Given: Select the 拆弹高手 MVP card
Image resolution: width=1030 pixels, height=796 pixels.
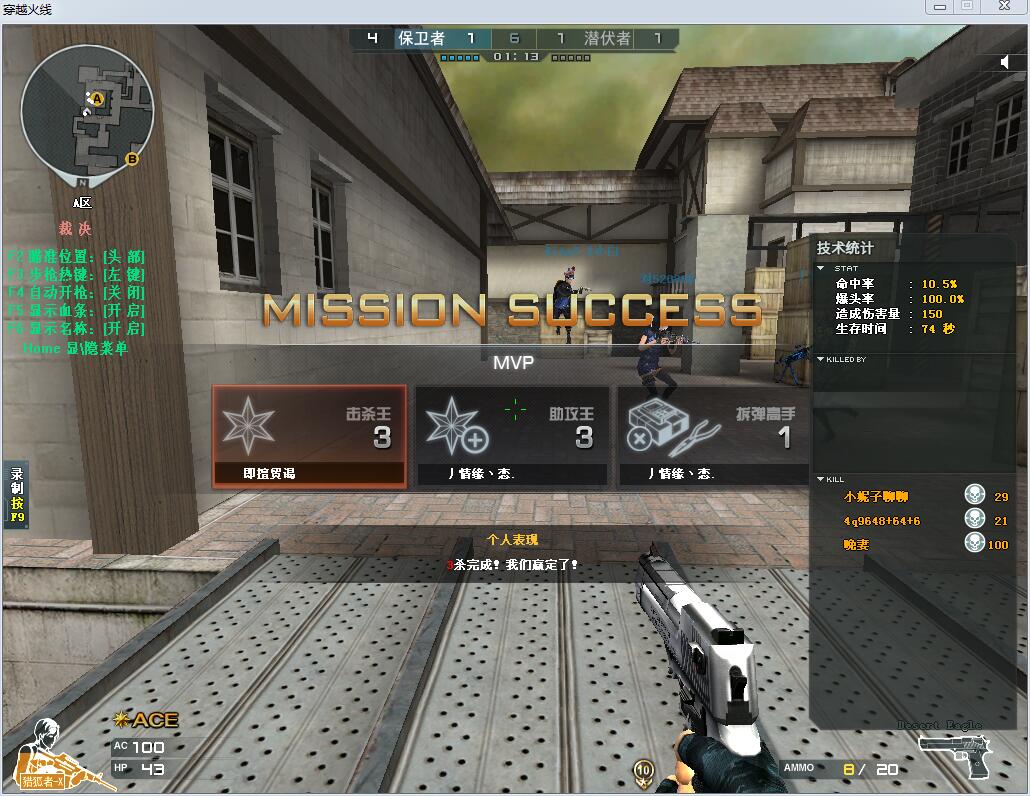Looking at the screenshot, I should point(713,436).
